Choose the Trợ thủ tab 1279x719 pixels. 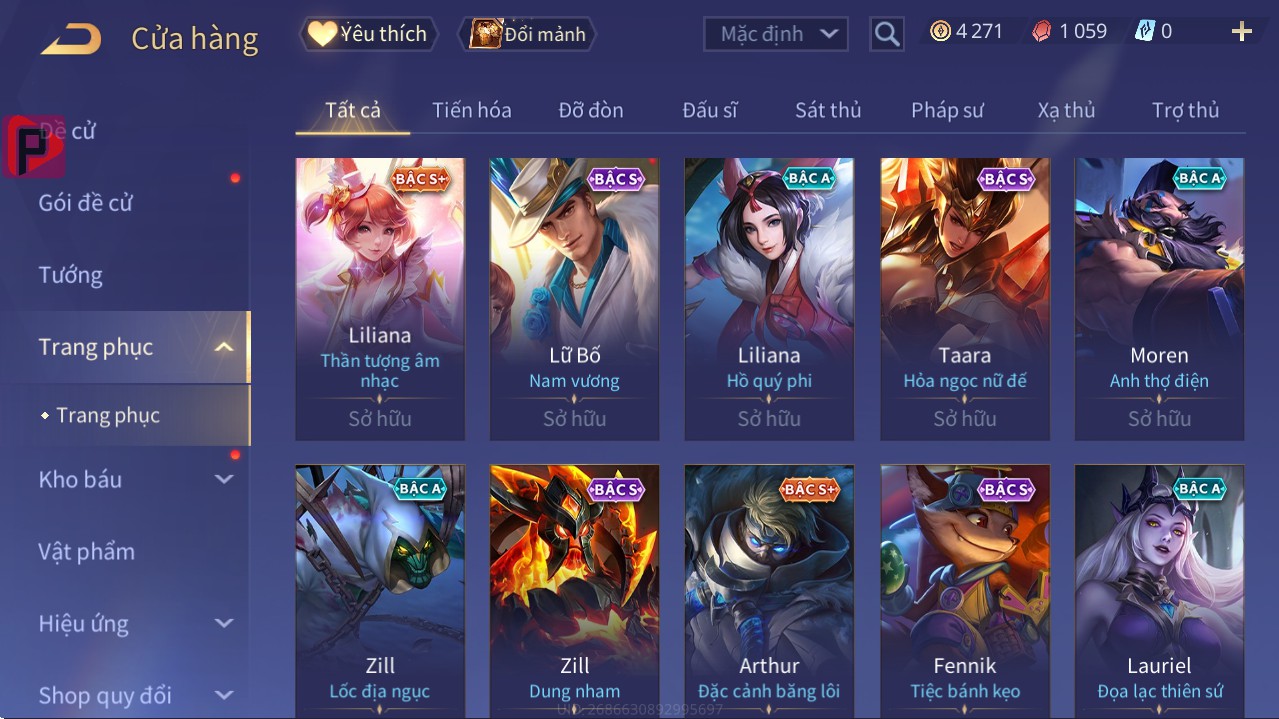(1185, 110)
